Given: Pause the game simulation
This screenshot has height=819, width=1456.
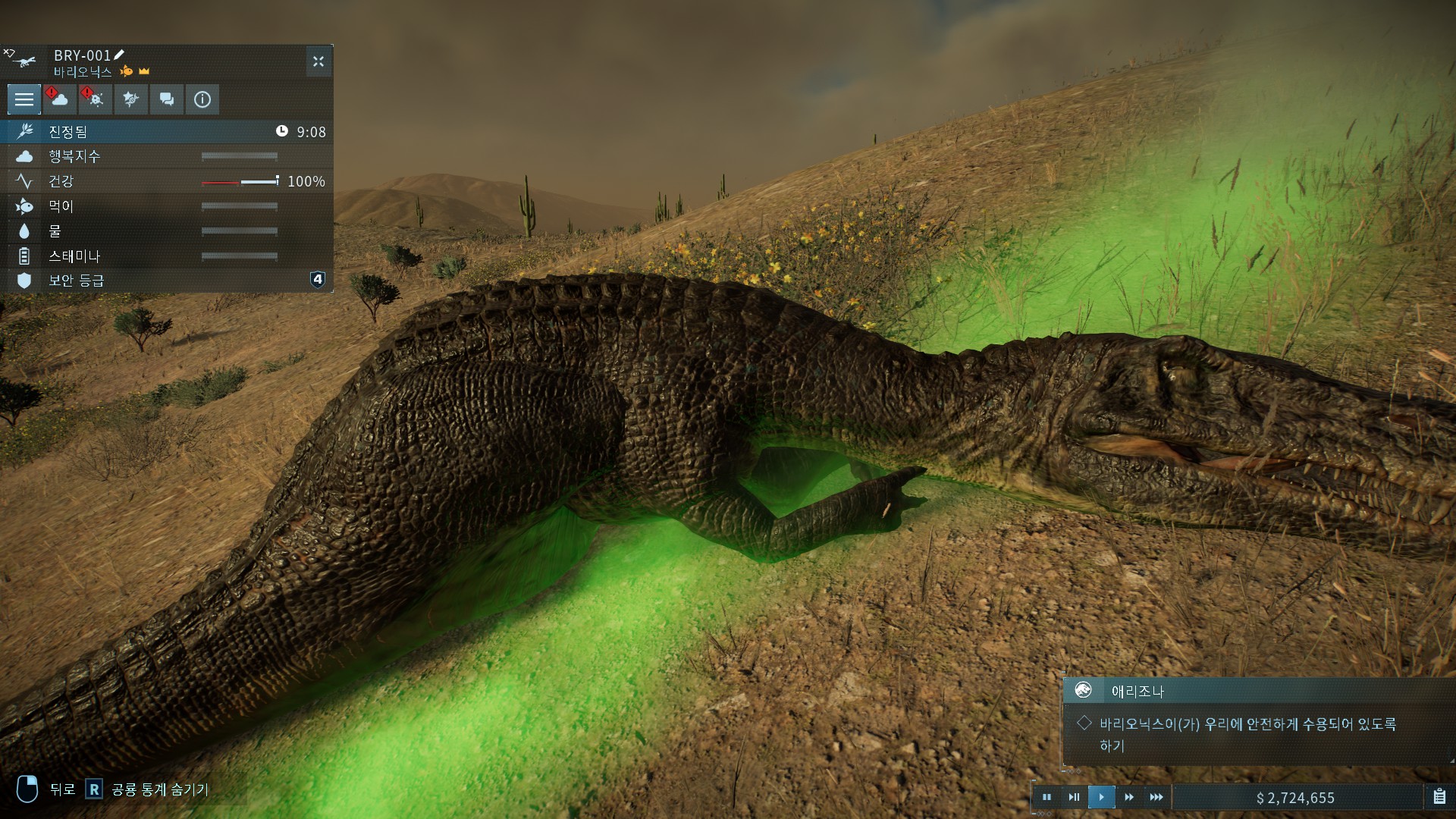Looking at the screenshot, I should [1046, 797].
